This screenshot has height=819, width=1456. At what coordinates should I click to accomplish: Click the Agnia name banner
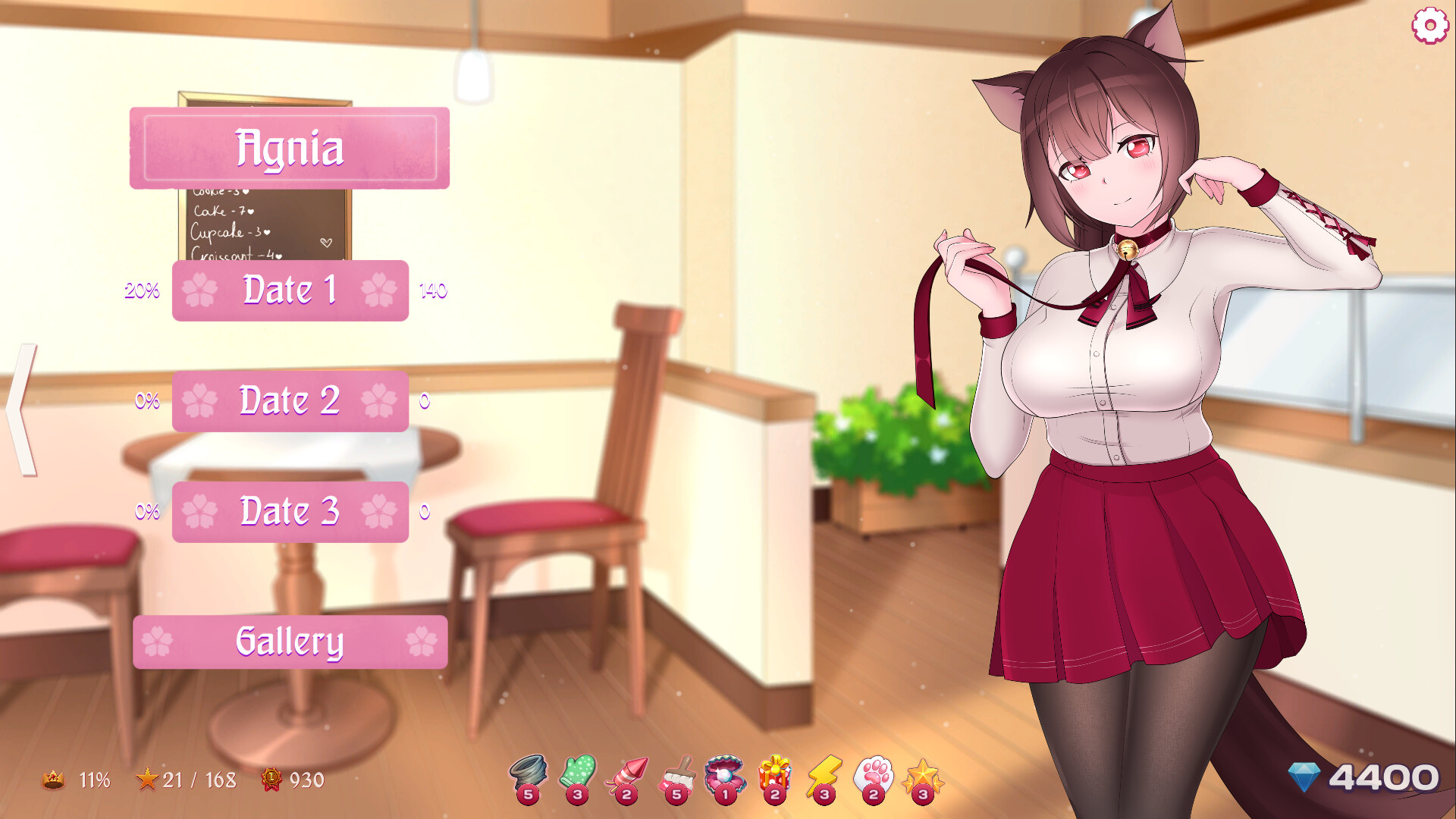pos(290,149)
